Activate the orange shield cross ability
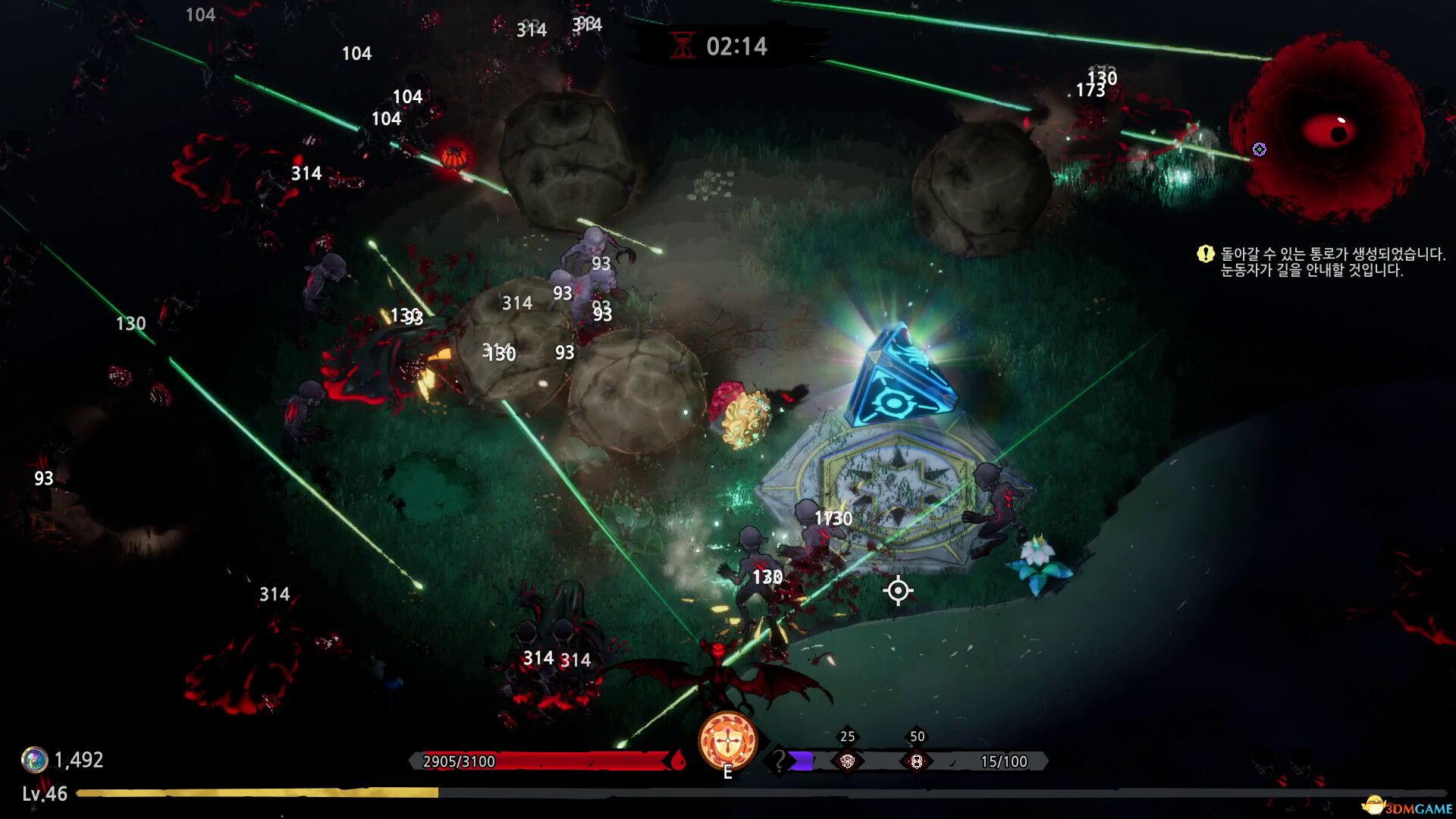The width and height of the screenshot is (1456, 819). 727,741
